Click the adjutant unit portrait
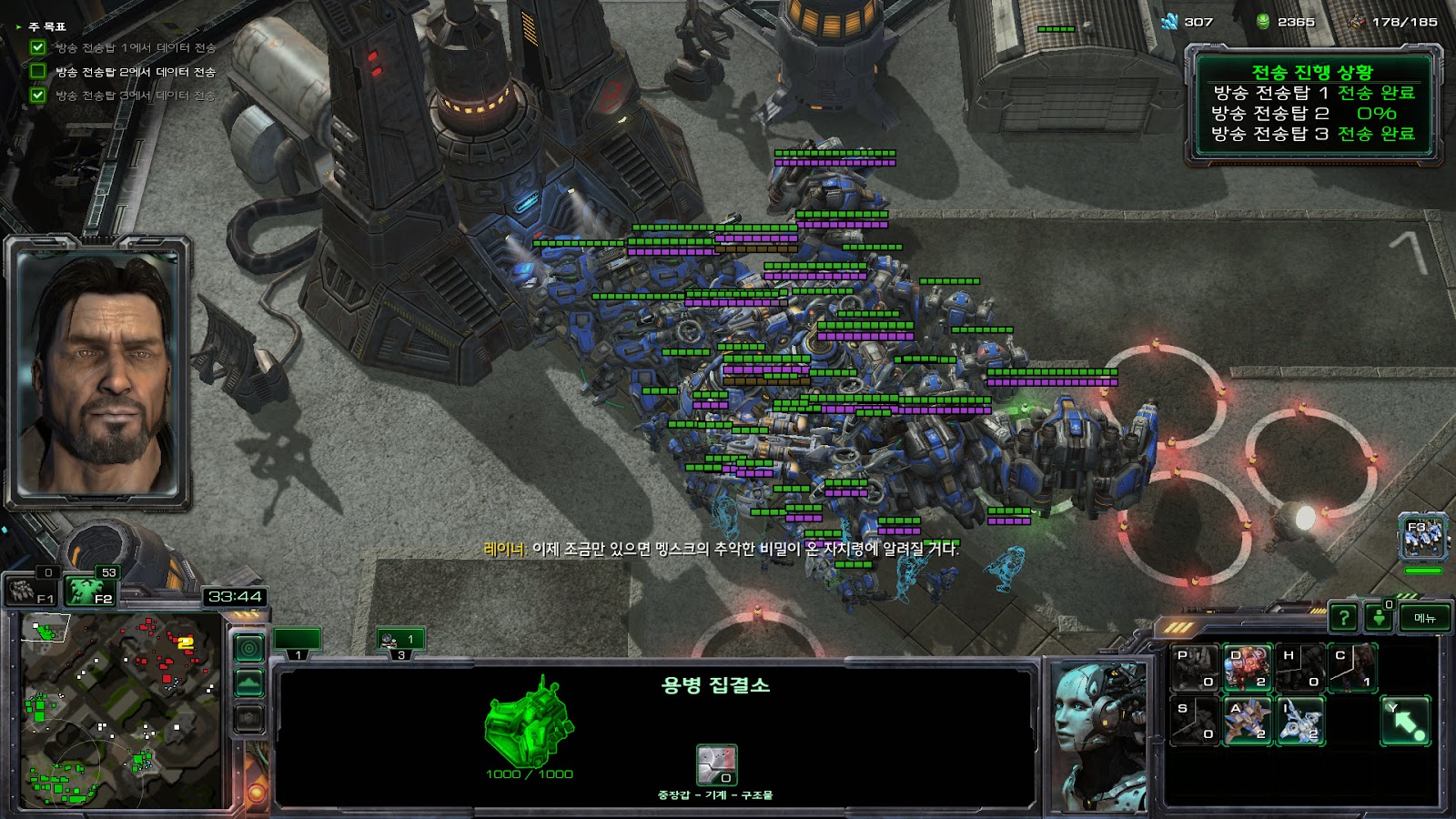Image resolution: width=1456 pixels, height=819 pixels. 1099,735
